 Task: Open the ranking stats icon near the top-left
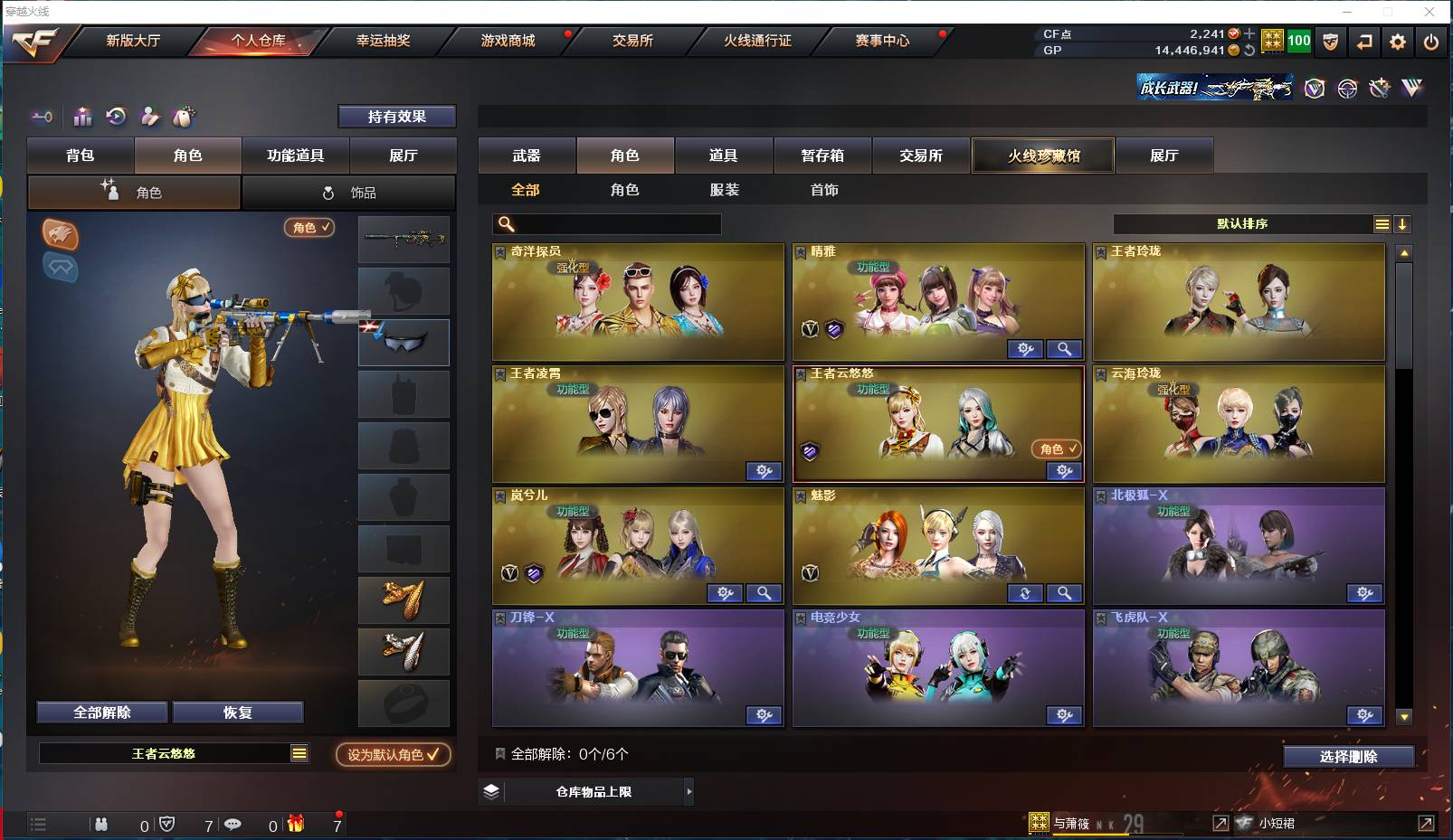click(x=82, y=116)
